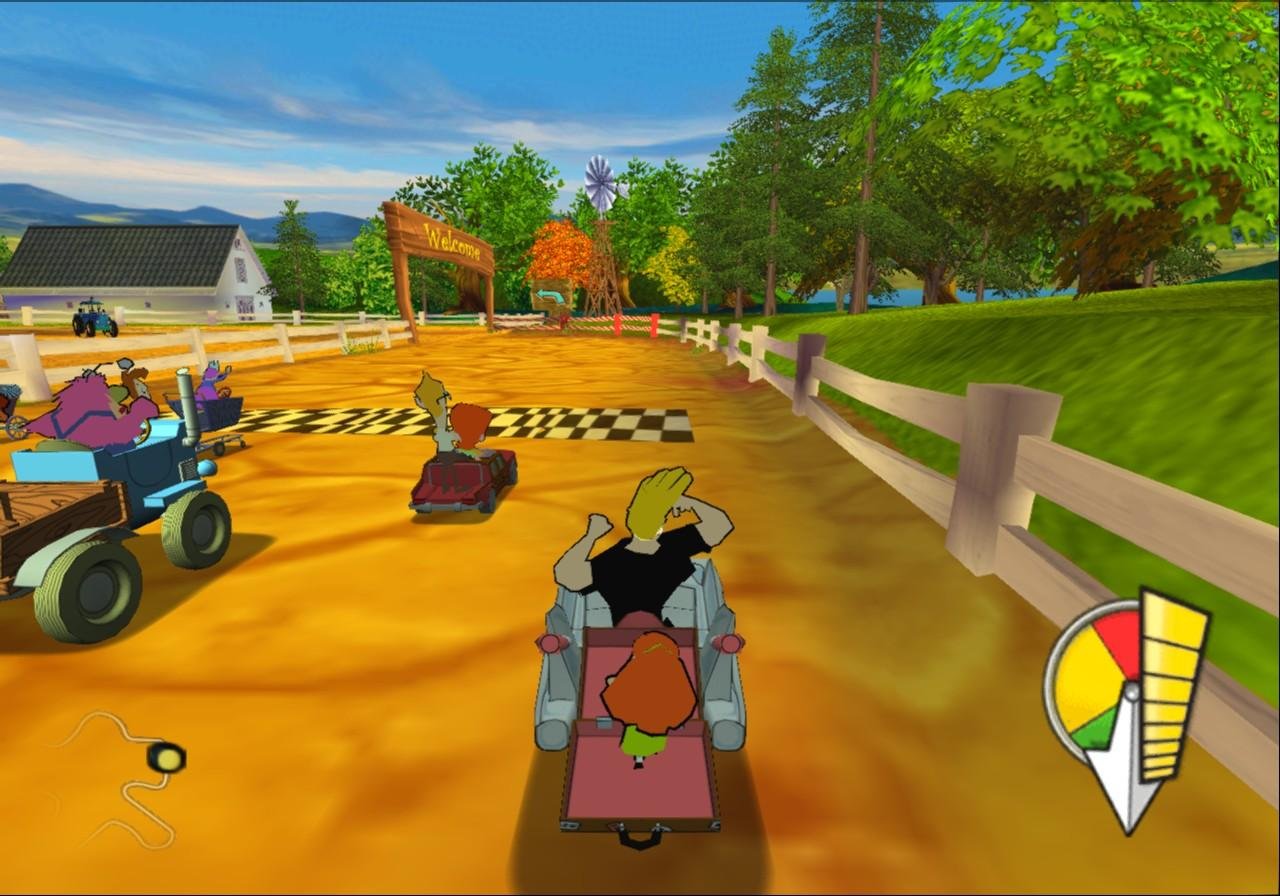
Task: Click the blue arrow direction sign on track
Action: click(551, 295)
